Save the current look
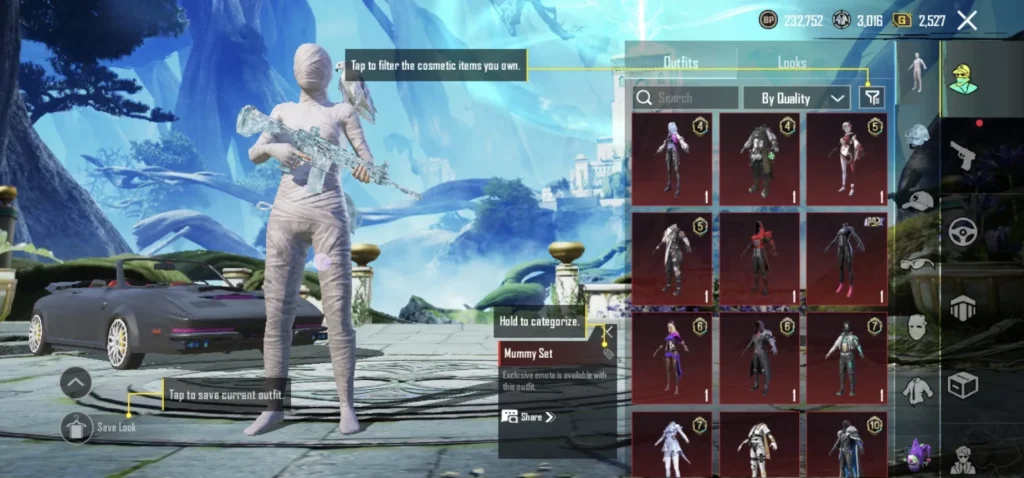The image size is (1024, 478). (x=76, y=427)
